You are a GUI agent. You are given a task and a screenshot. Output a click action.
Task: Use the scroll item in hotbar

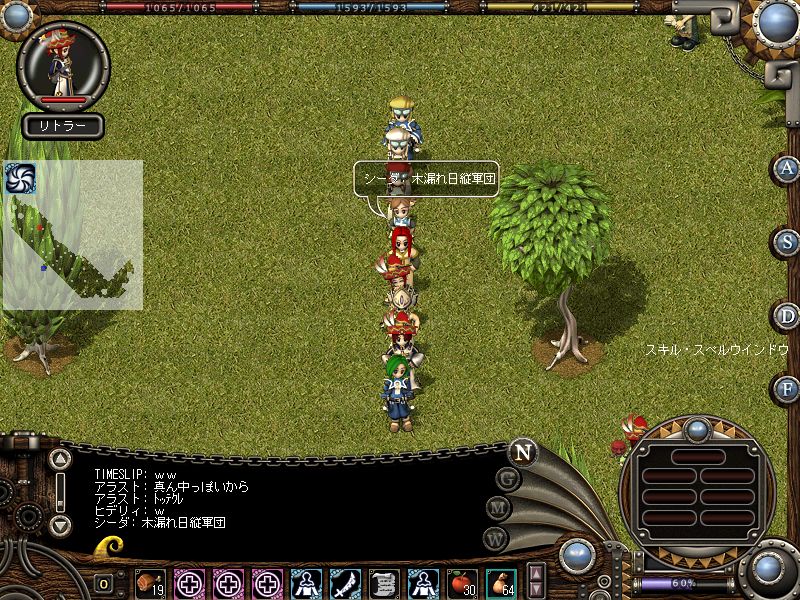pyautogui.click(x=384, y=583)
